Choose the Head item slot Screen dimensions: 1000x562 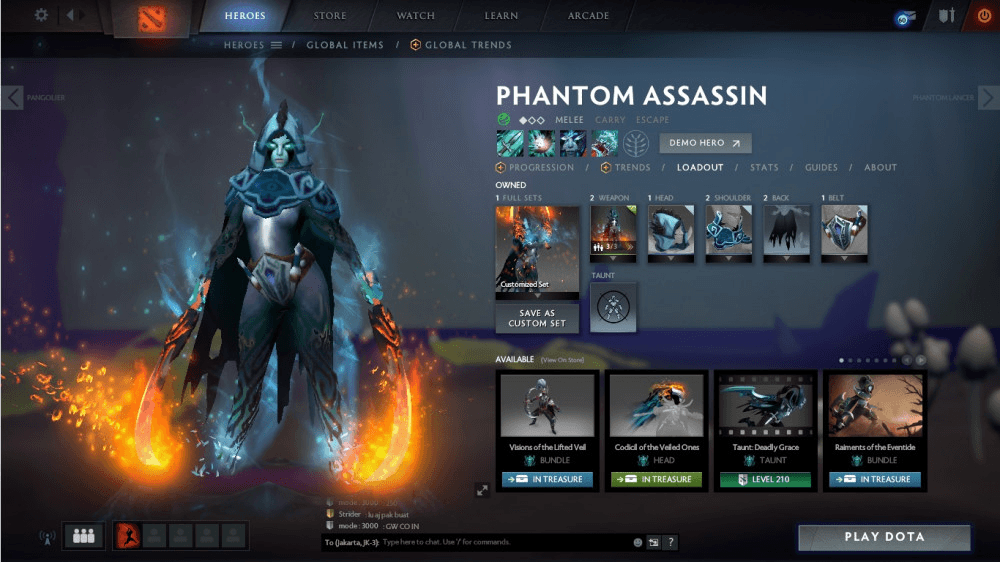click(x=671, y=233)
